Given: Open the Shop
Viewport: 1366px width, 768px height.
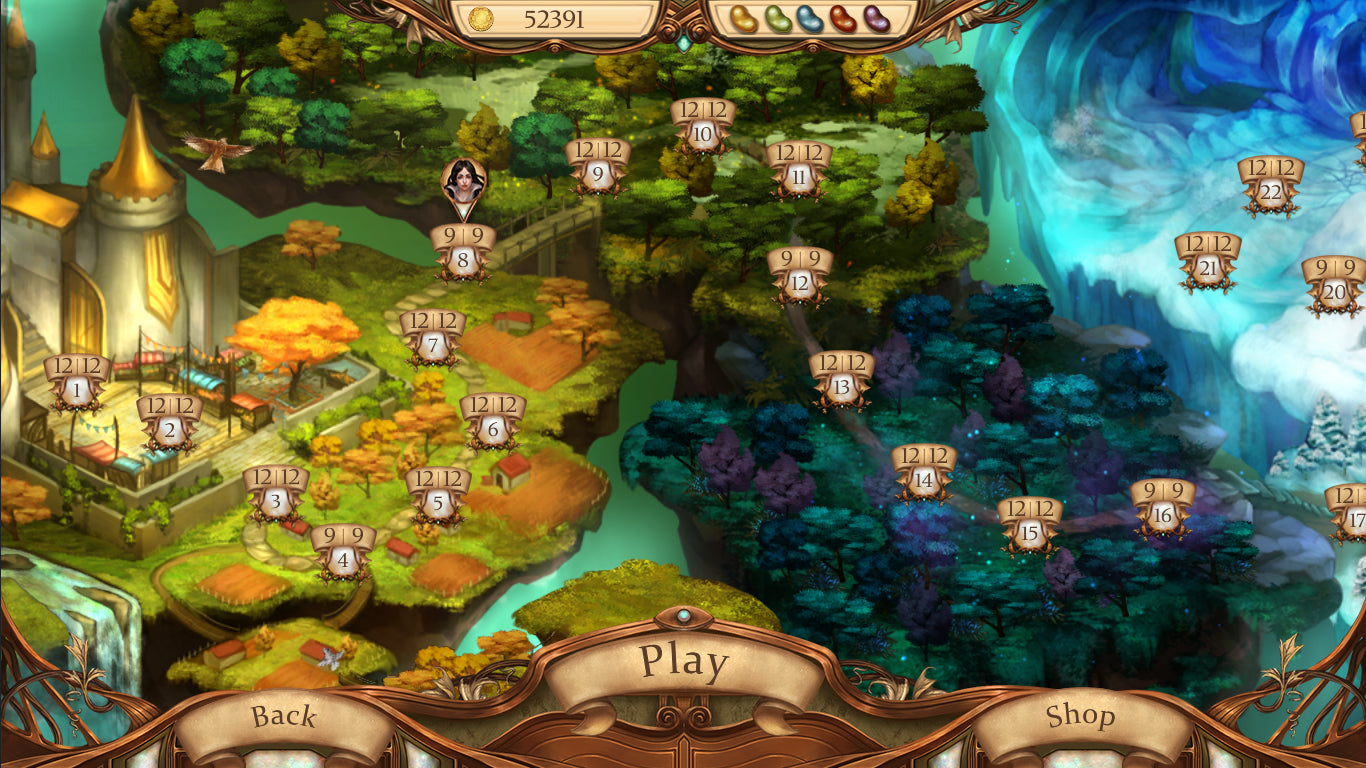Looking at the screenshot, I should coord(1080,716).
